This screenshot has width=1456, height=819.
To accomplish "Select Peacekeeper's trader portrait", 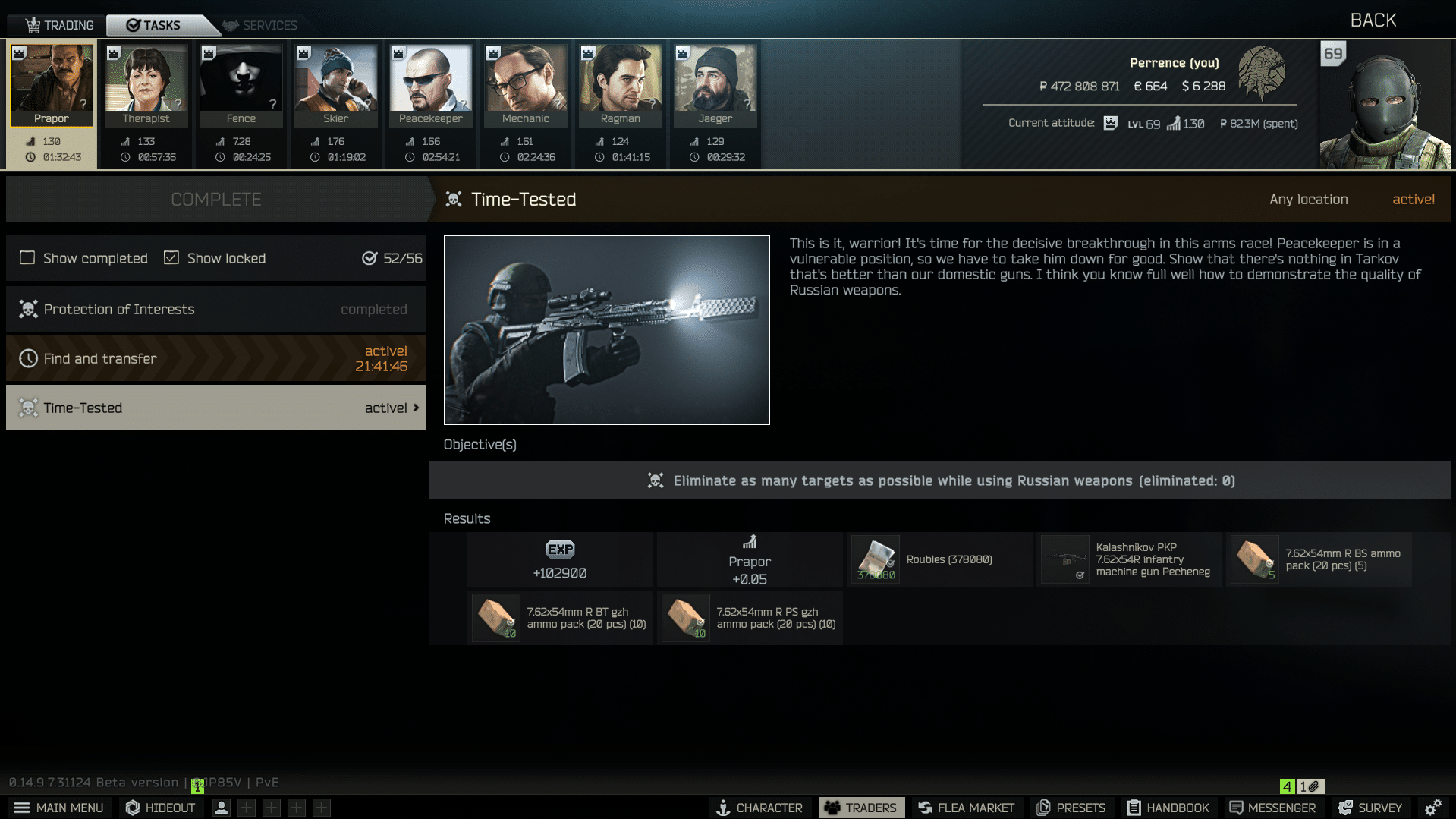I will coord(430,83).
